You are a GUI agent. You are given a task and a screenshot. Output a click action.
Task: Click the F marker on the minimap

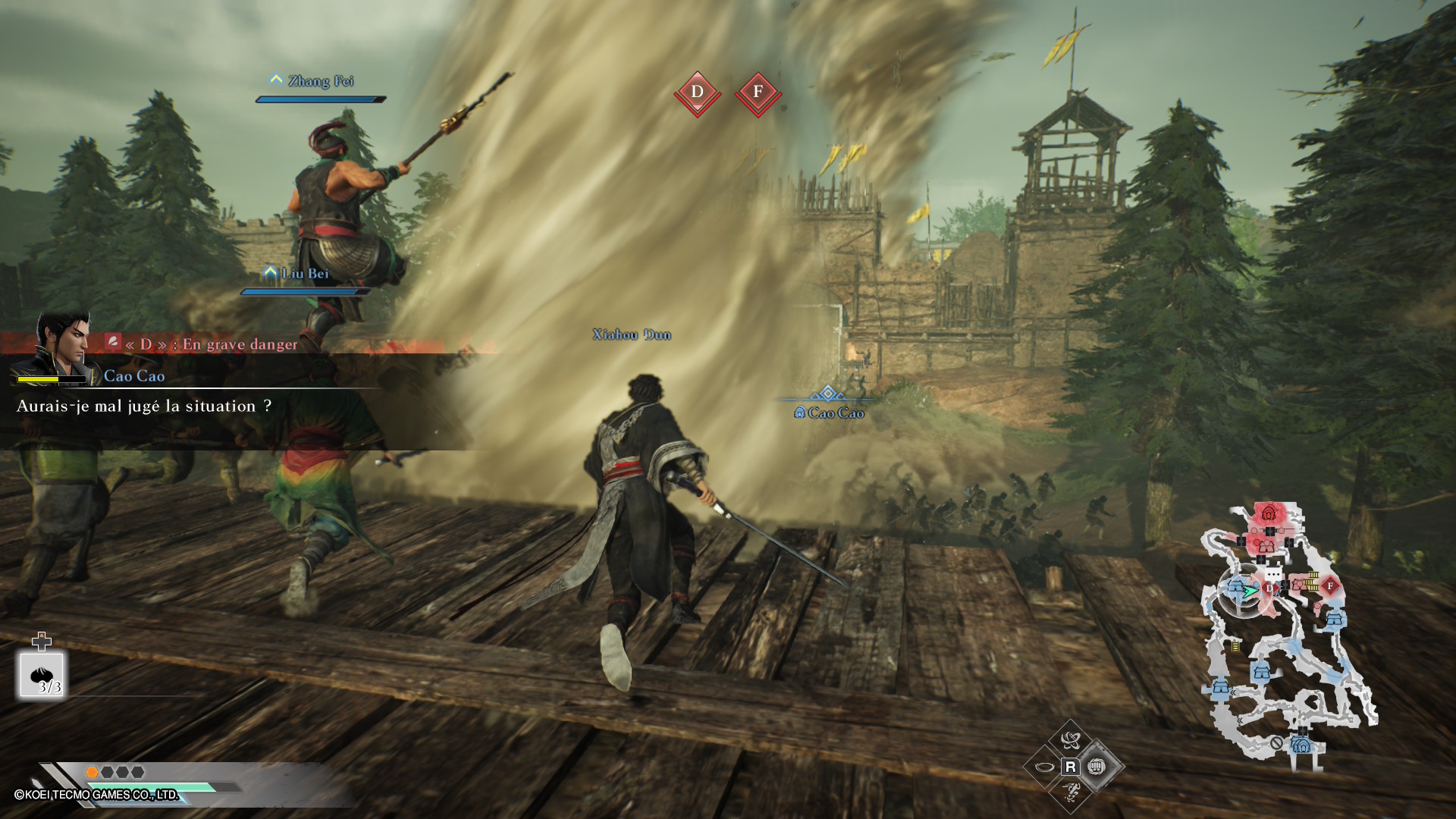click(x=1329, y=586)
